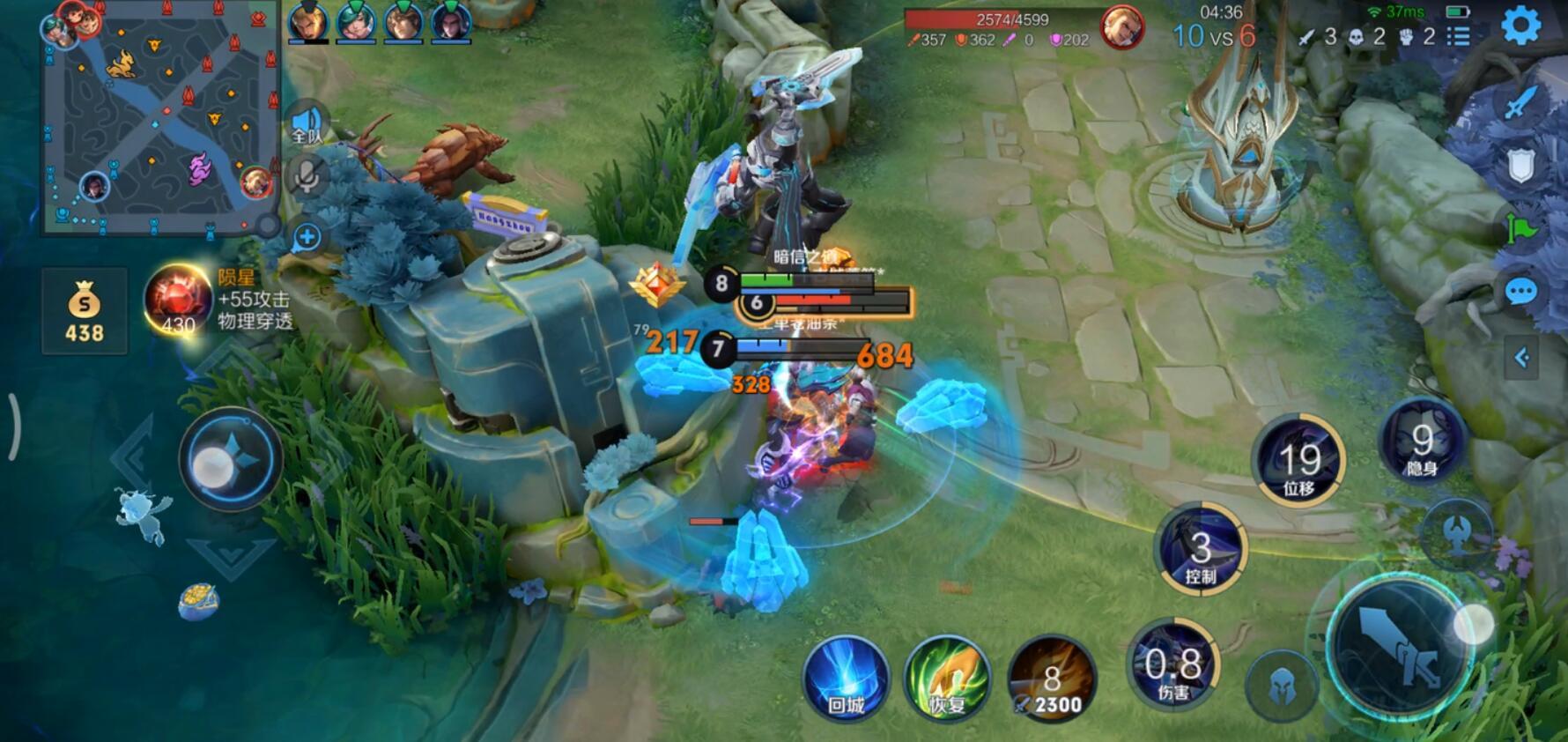This screenshot has height=742, width=1568.
Task: Open the minimap
Action: (159, 119)
